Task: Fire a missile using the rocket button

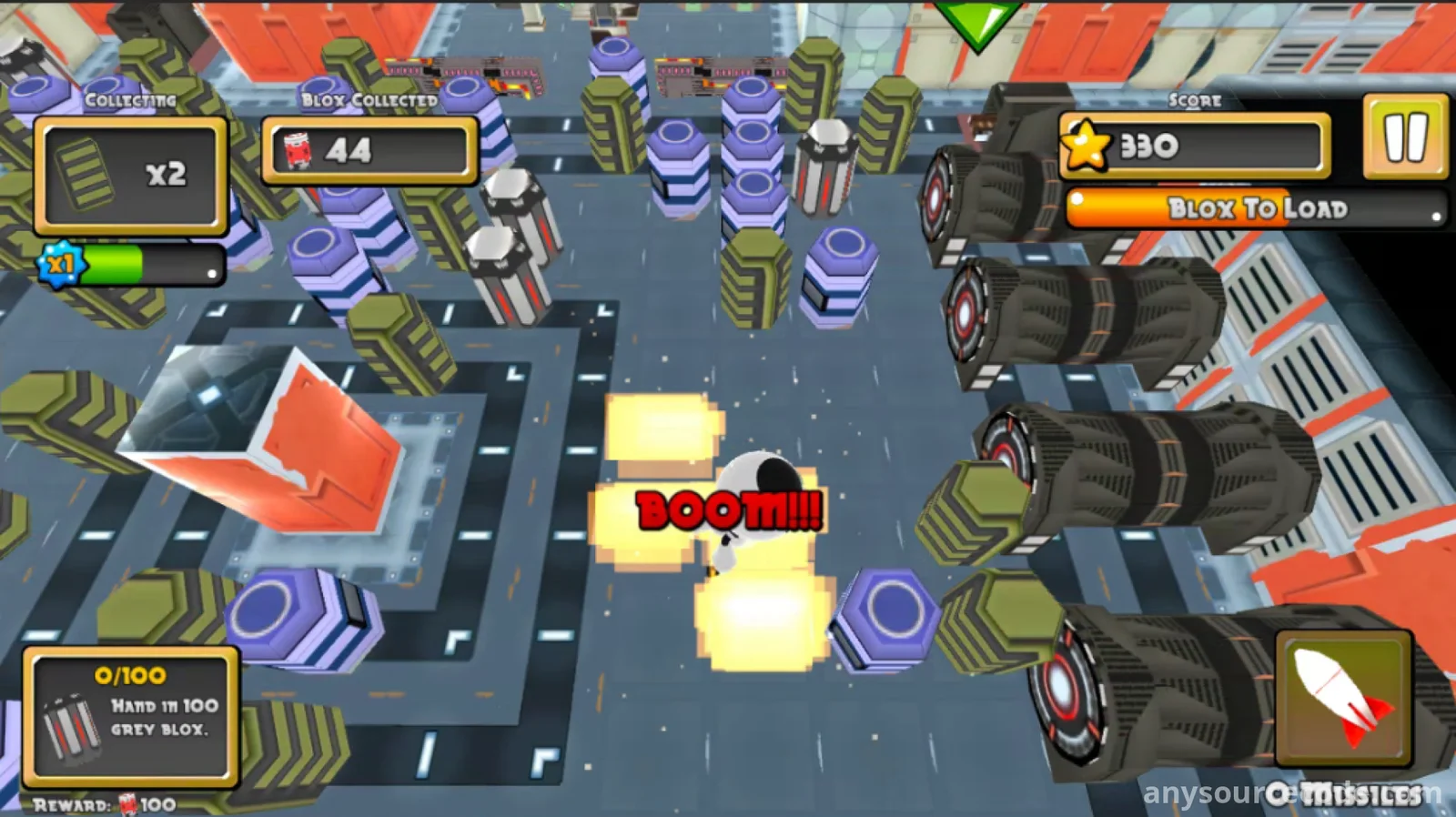Action: (x=1343, y=699)
